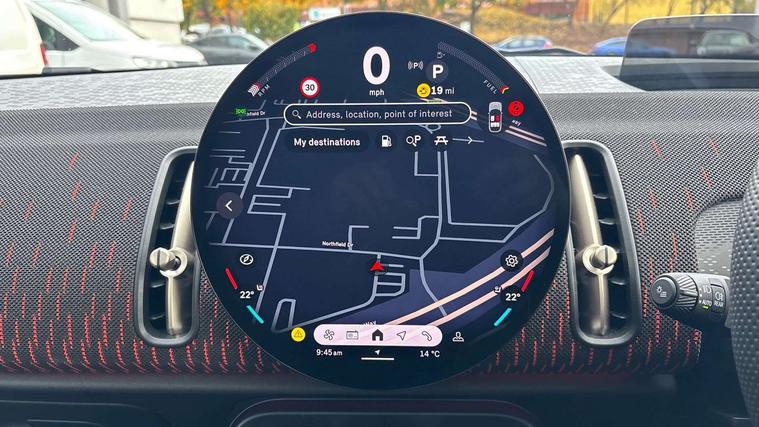
Task: Select the red seatbelt warning indicator
Action: [516, 108]
